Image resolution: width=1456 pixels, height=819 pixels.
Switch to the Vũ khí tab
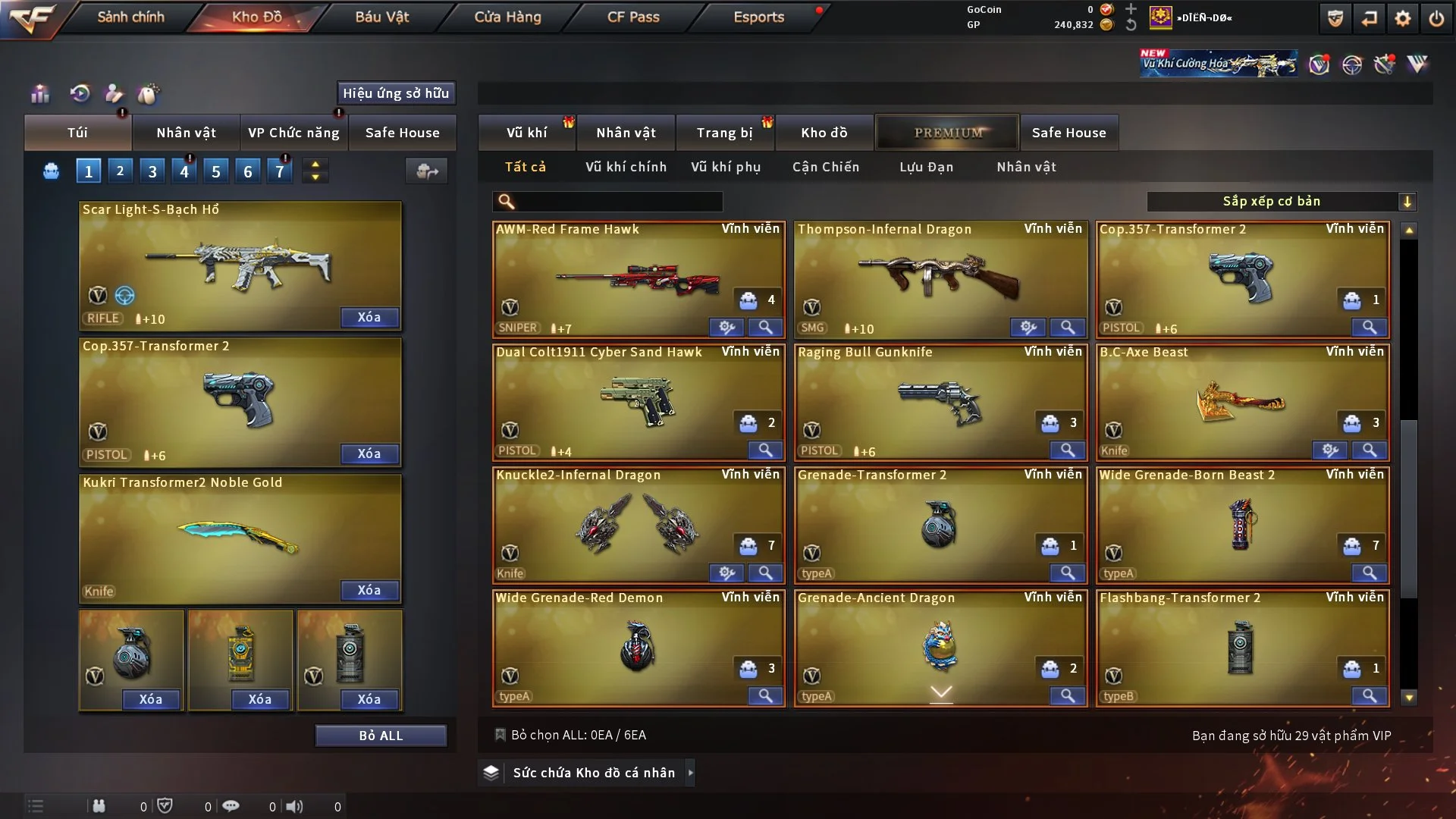[526, 133]
